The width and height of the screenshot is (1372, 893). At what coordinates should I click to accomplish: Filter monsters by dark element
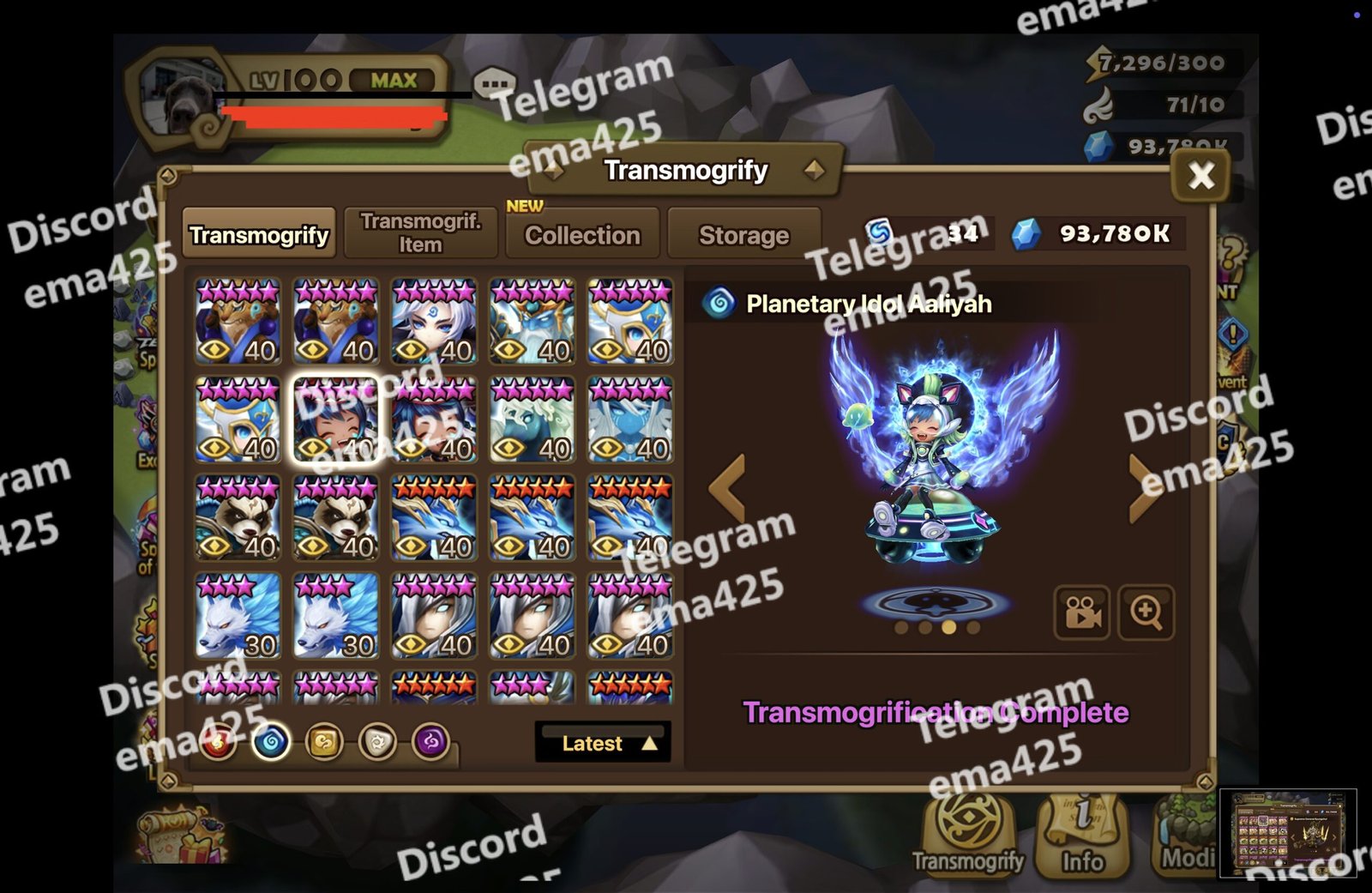click(430, 742)
